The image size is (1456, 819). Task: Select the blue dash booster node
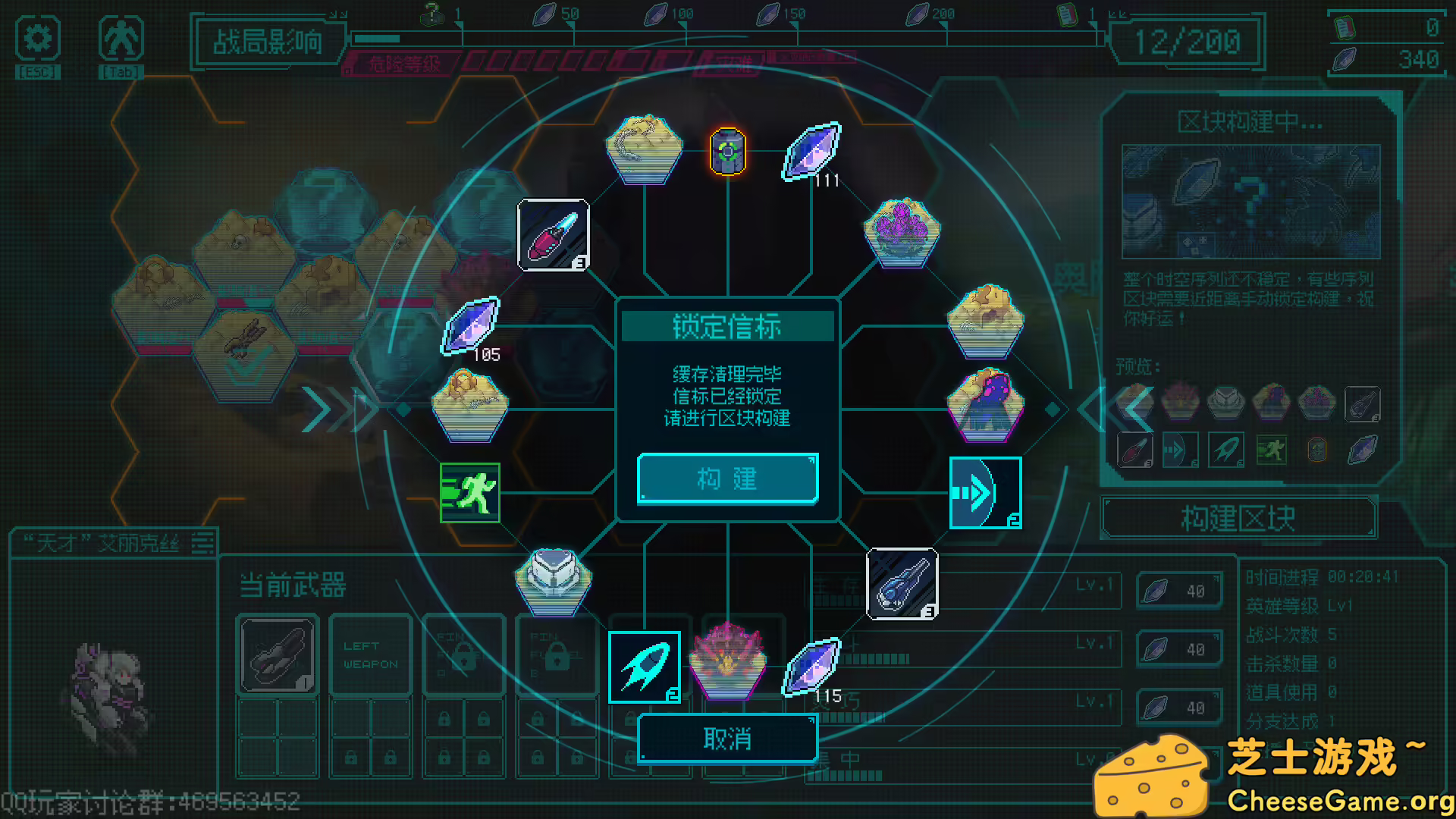[x=984, y=493]
